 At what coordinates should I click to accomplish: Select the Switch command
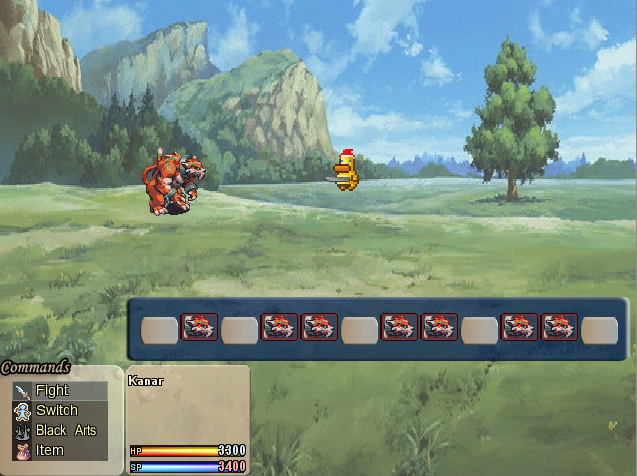[x=56, y=411]
